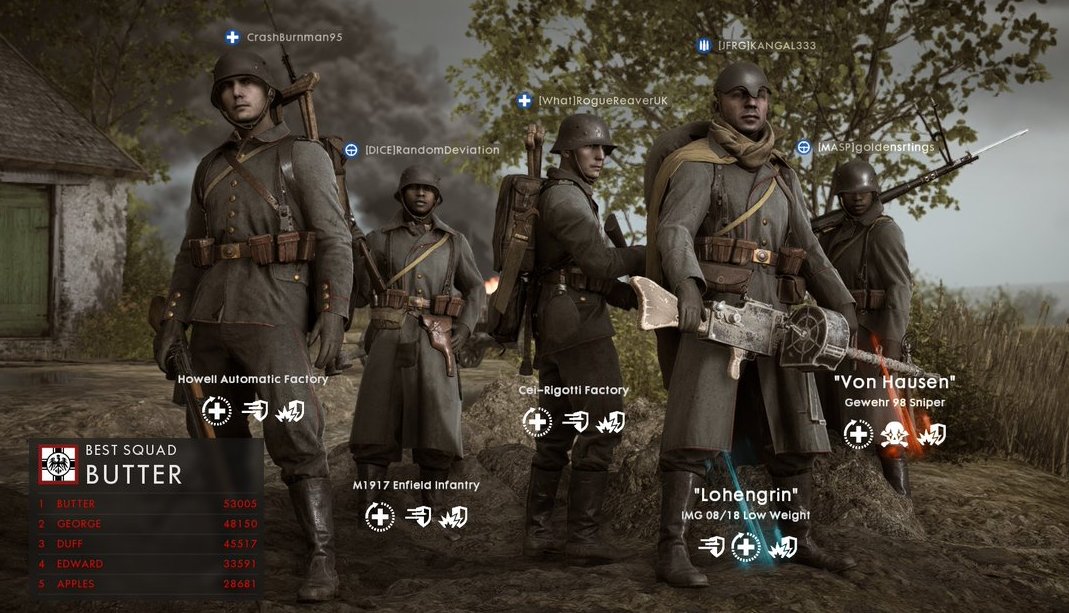1069x613 pixels.
Task: Choose the Cei-Rigotti Factory weapon label
Action: click(x=574, y=390)
